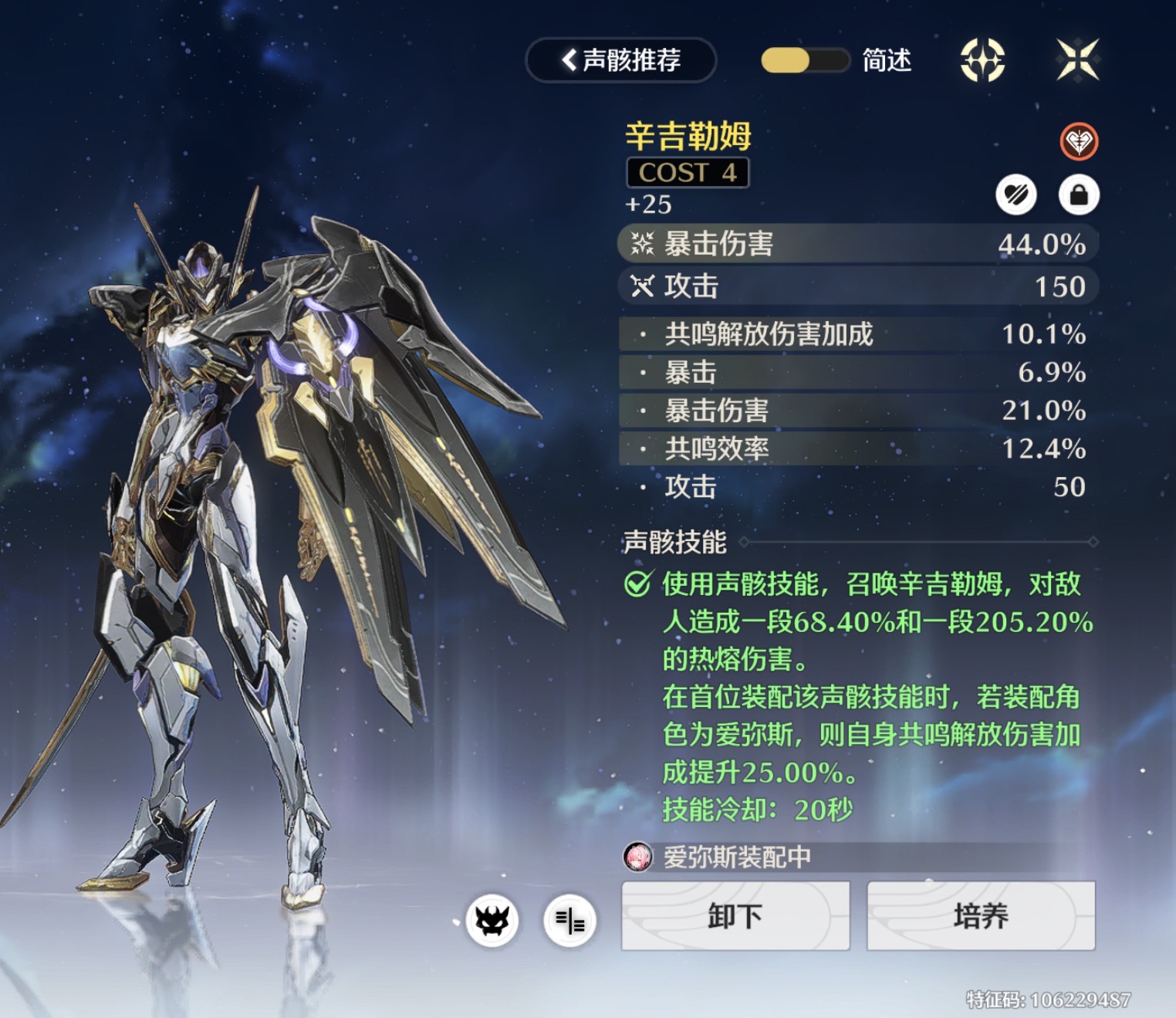
Task: Open the compare list icon button
Action: 569,920
